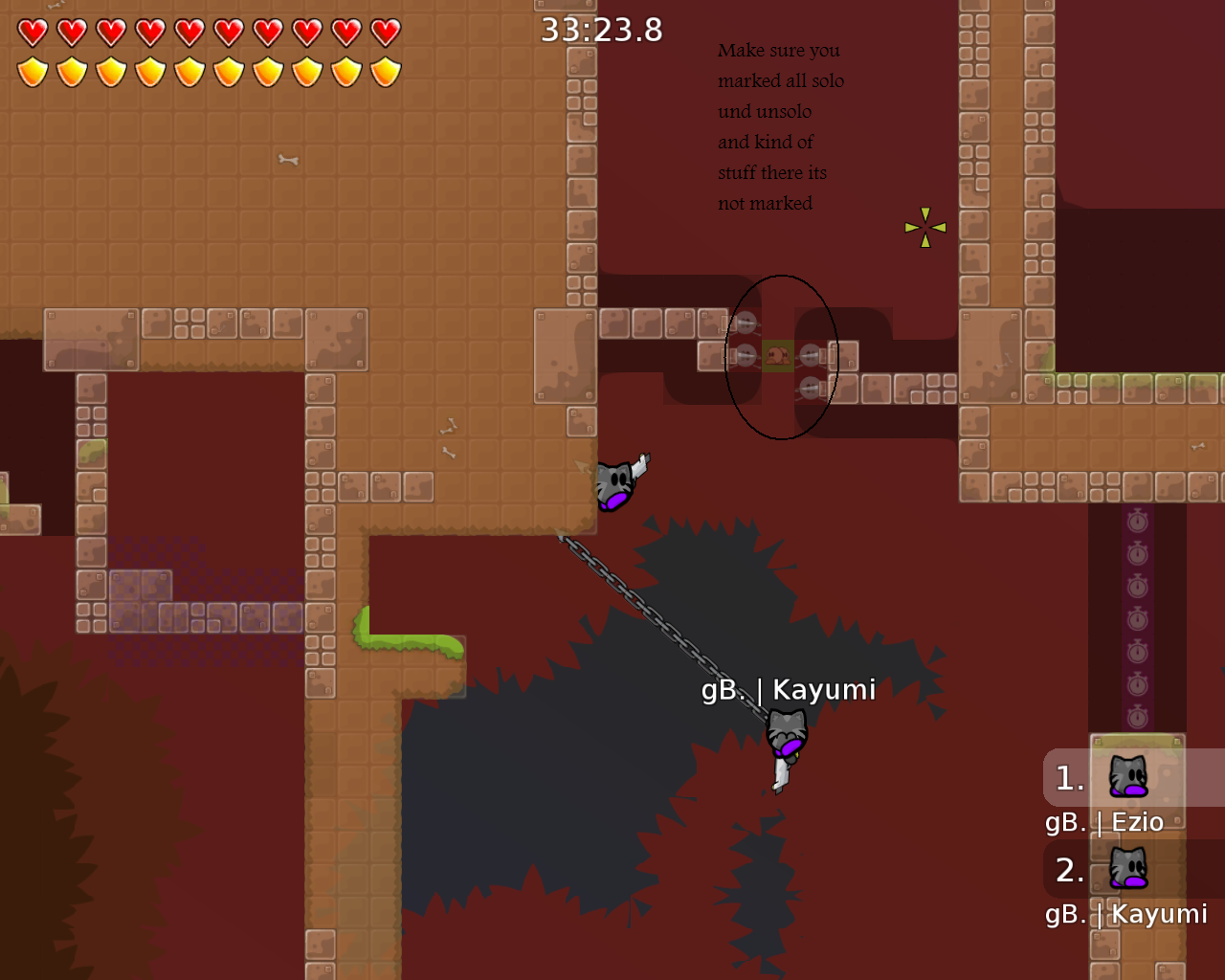Click the top stopwatch icon in the purple column
1225x980 pixels.
1137,522
